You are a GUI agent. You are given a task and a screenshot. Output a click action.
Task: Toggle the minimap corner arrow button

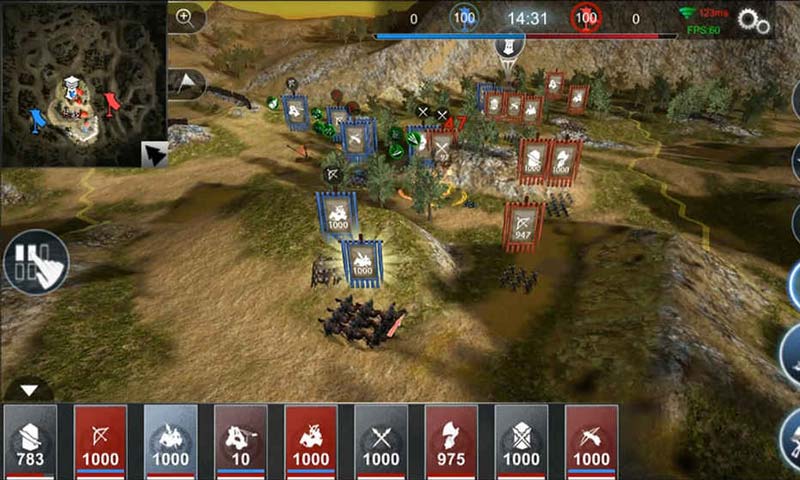(154, 154)
